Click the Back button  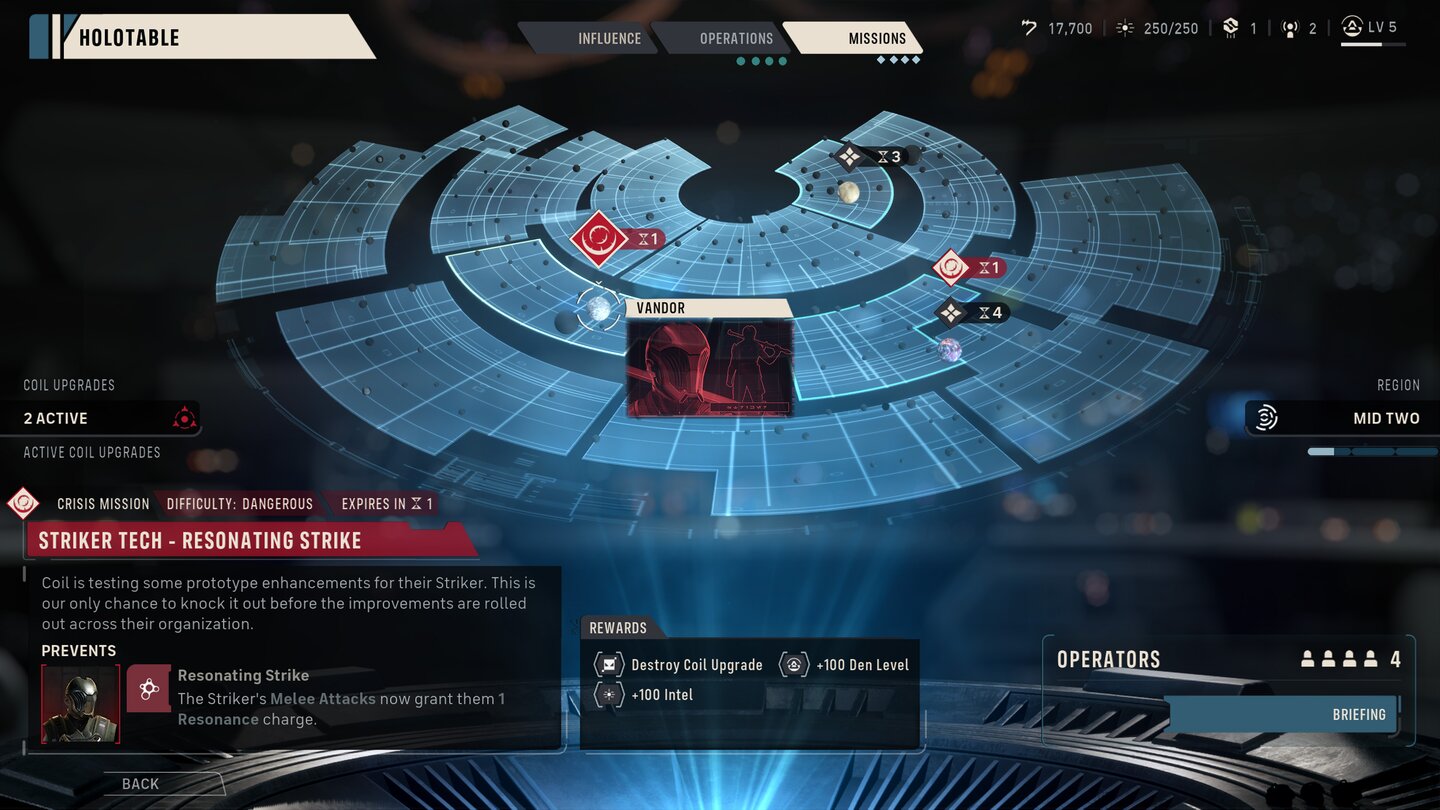139,783
